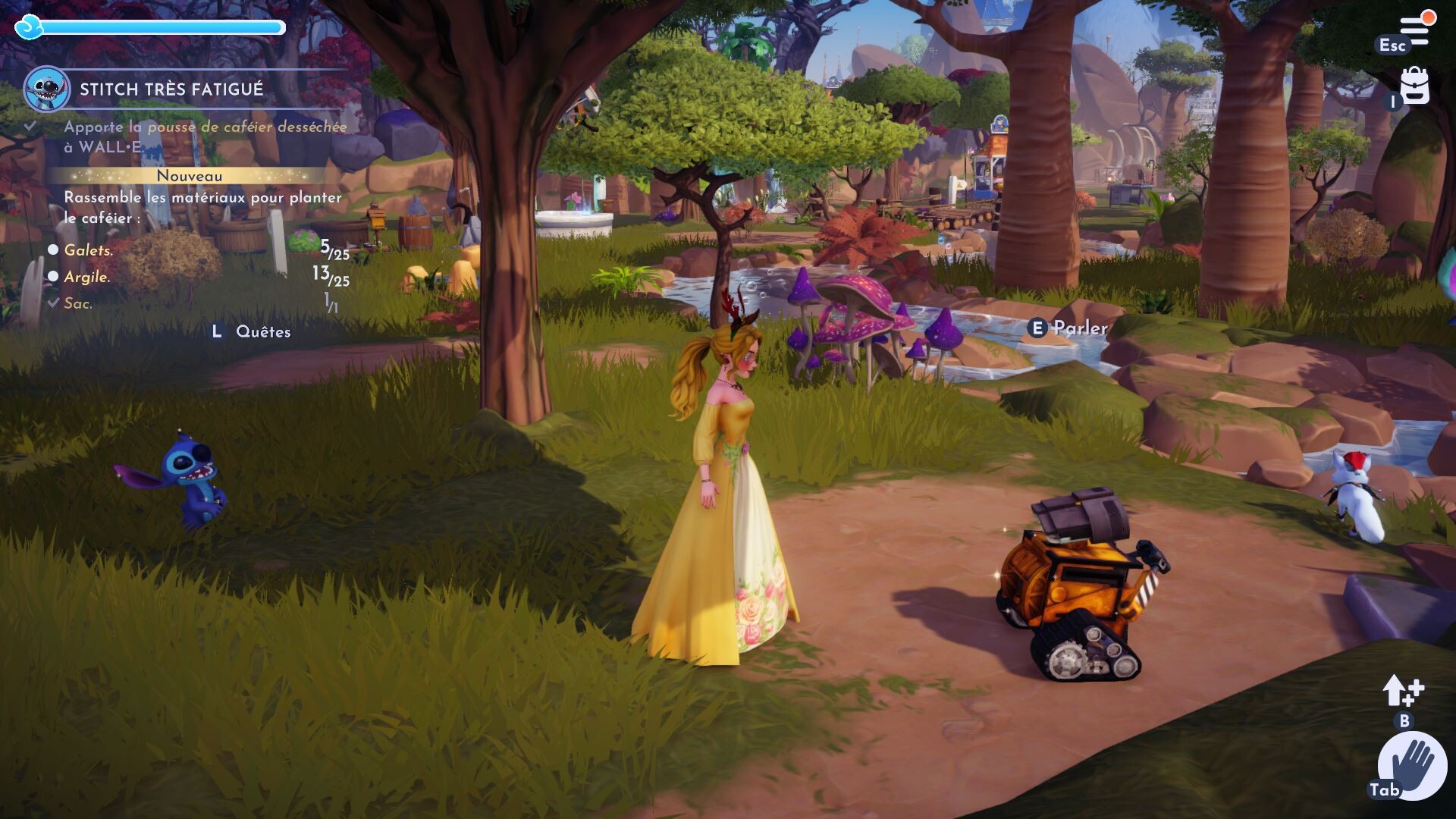Image resolution: width=1456 pixels, height=819 pixels.
Task: Click the Stitch quest portrait icon
Action: [47, 89]
